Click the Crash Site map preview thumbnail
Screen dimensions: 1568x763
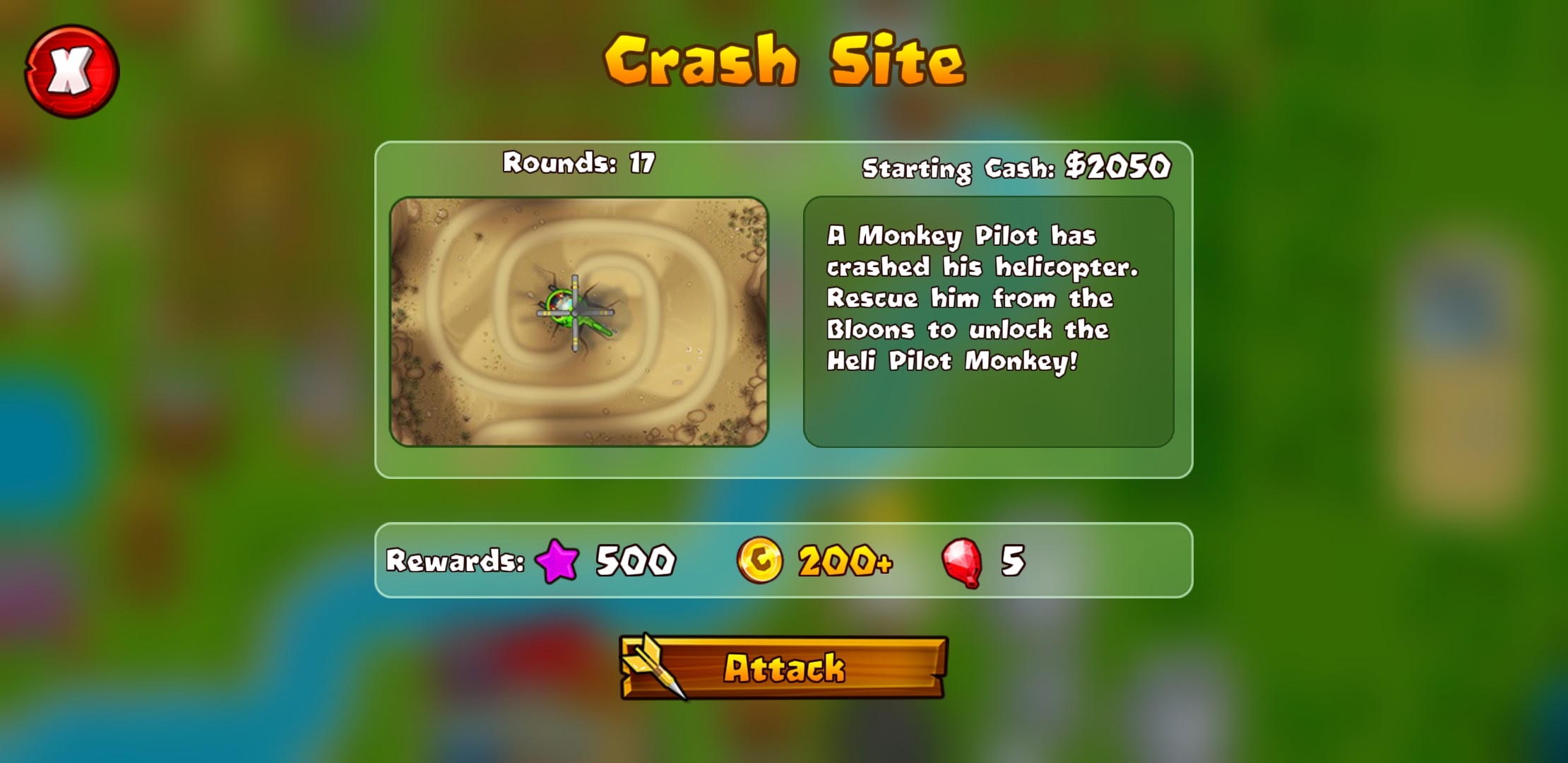tap(578, 321)
